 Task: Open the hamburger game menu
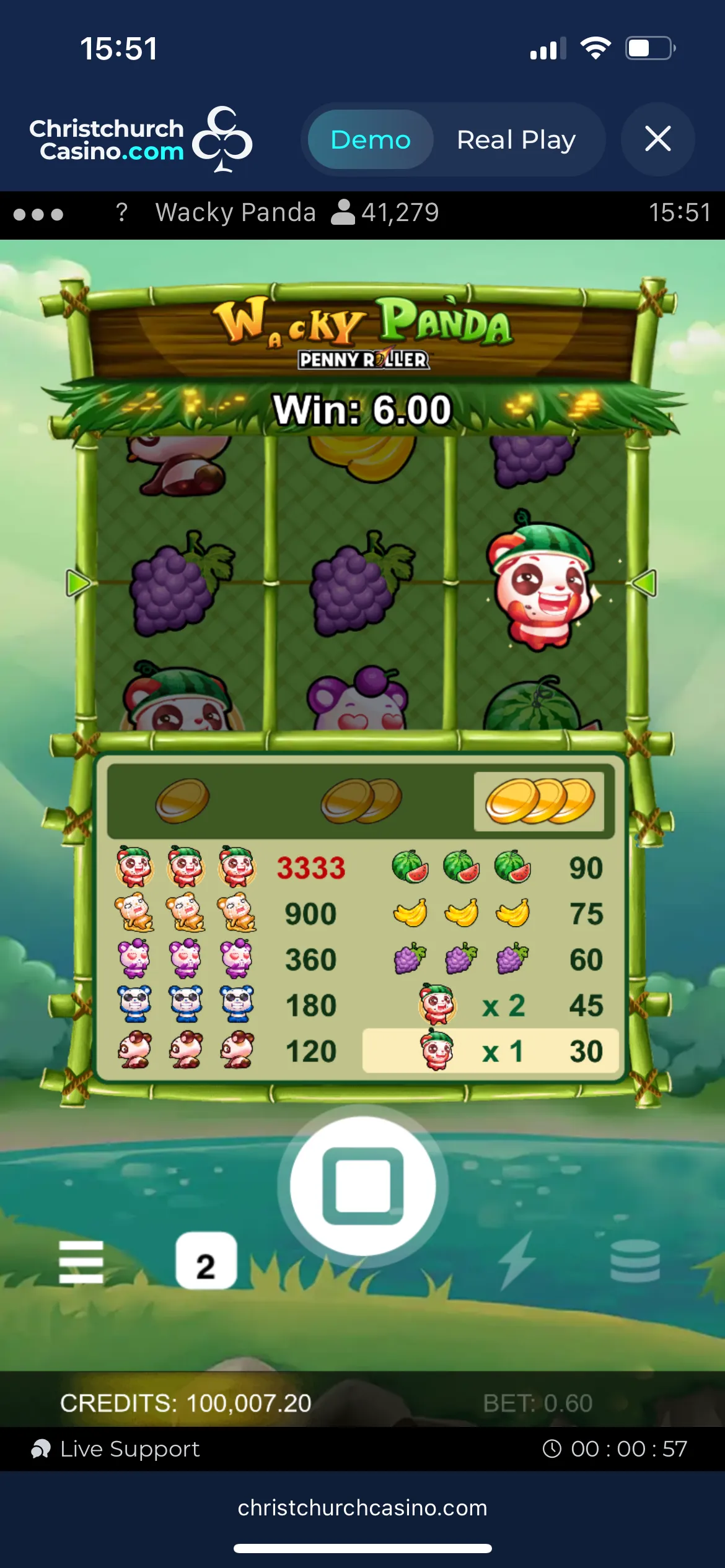click(81, 1262)
